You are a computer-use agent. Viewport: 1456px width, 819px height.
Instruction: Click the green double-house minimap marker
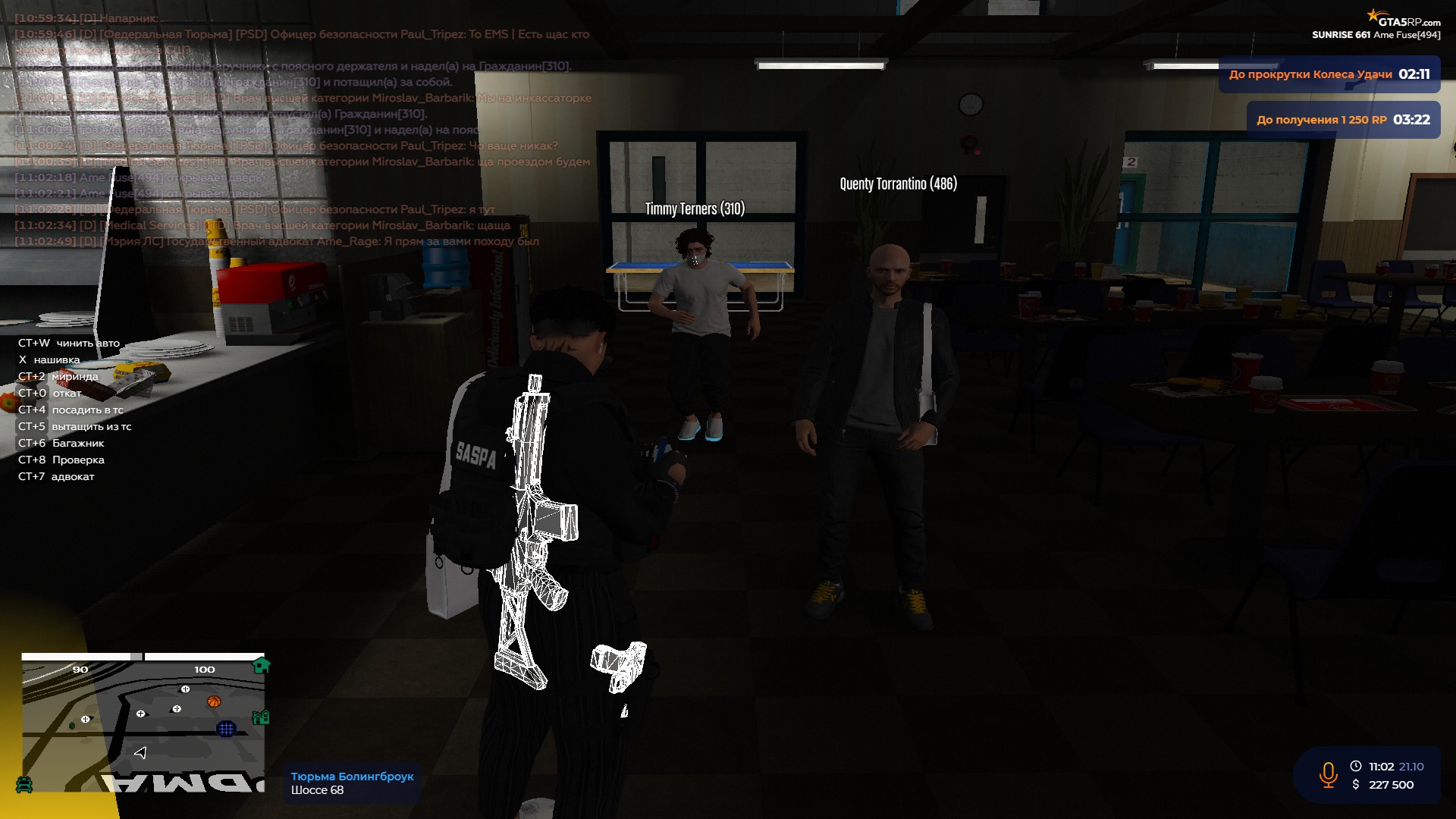[x=261, y=717]
